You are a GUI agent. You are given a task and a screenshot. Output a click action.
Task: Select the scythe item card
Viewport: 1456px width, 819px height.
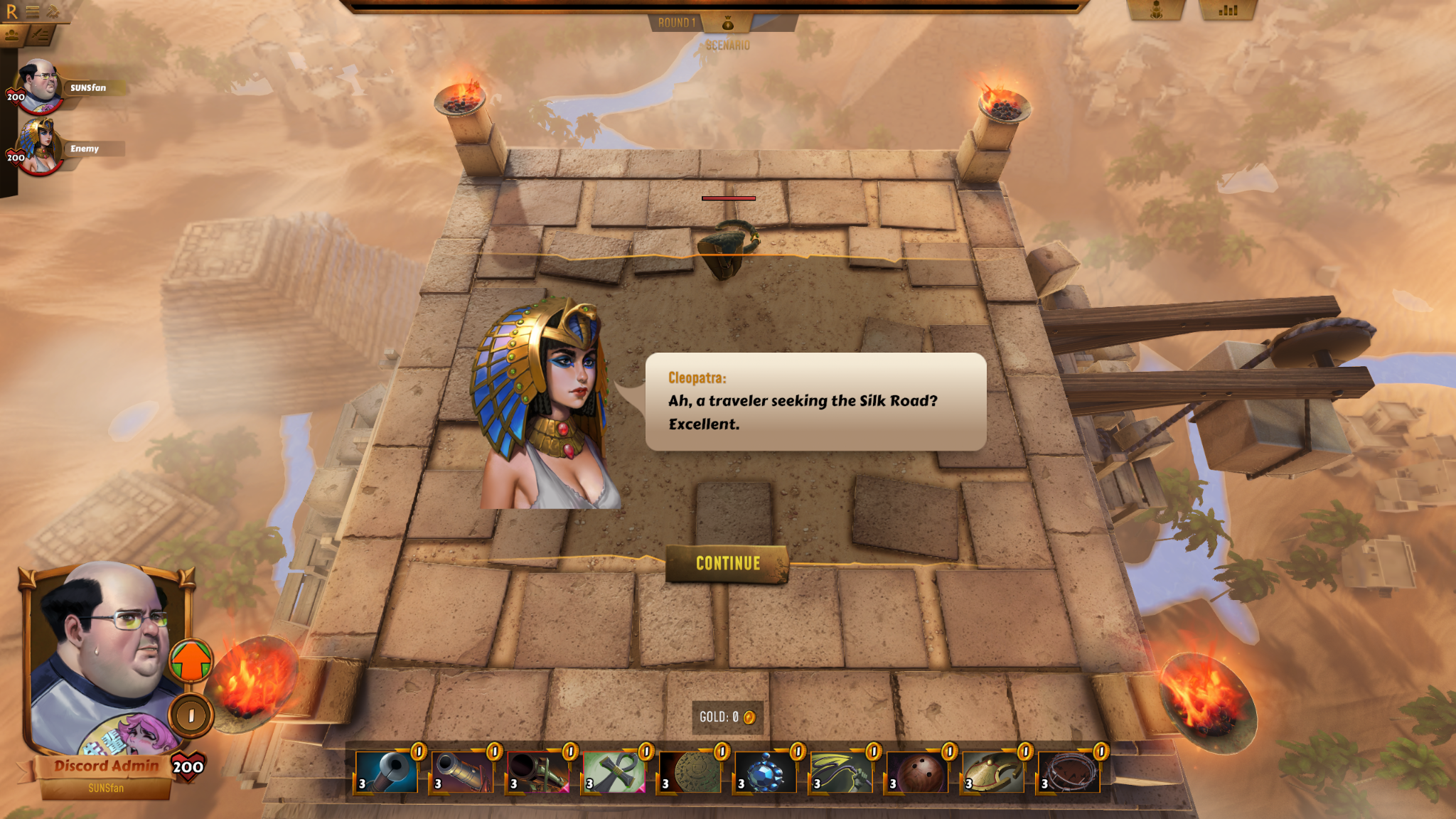click(840, 773)
